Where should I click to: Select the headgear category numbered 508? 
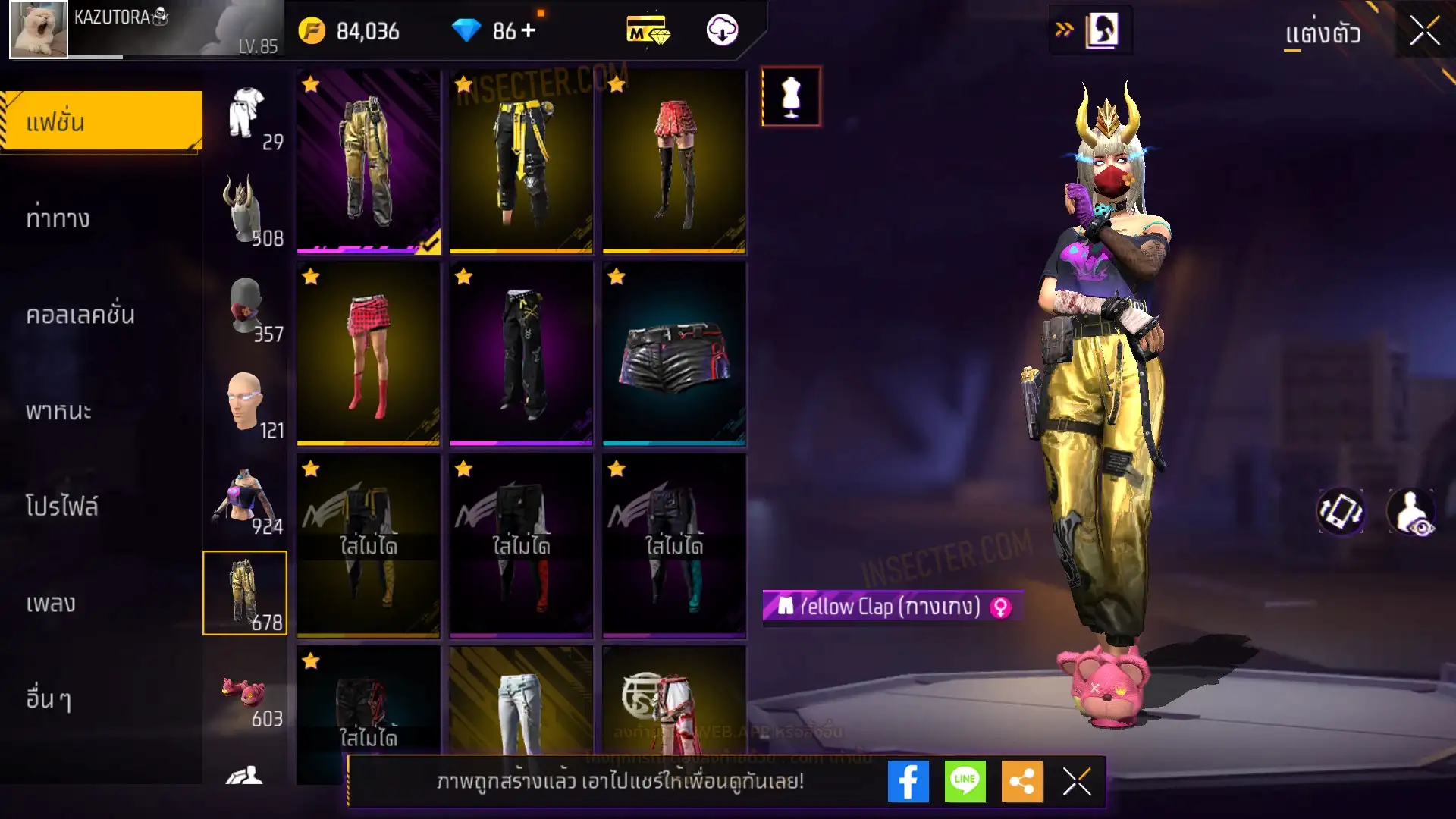pyautogui.click(x=246, y=211)
